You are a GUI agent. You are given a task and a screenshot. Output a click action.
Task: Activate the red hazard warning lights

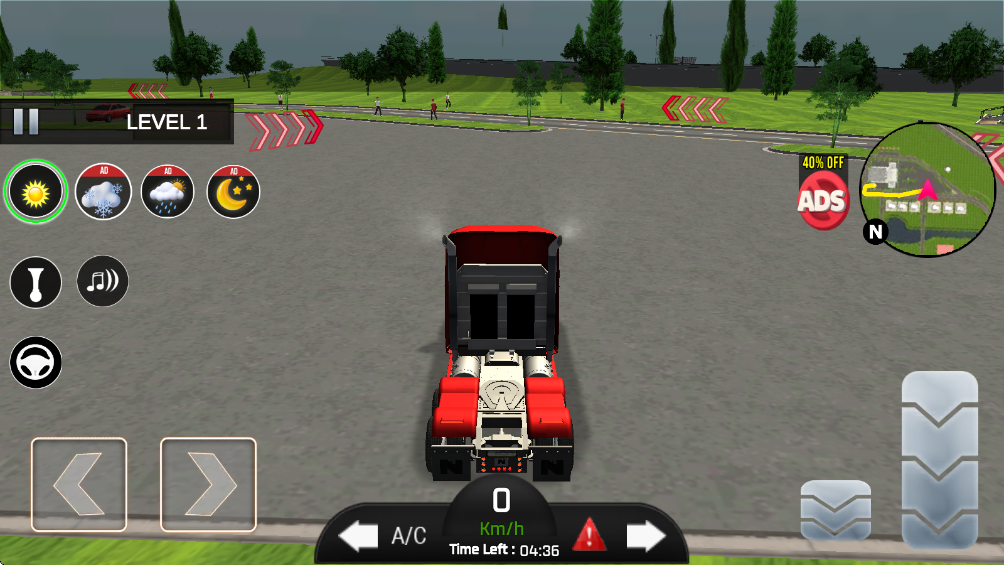(x=589, y=535)
